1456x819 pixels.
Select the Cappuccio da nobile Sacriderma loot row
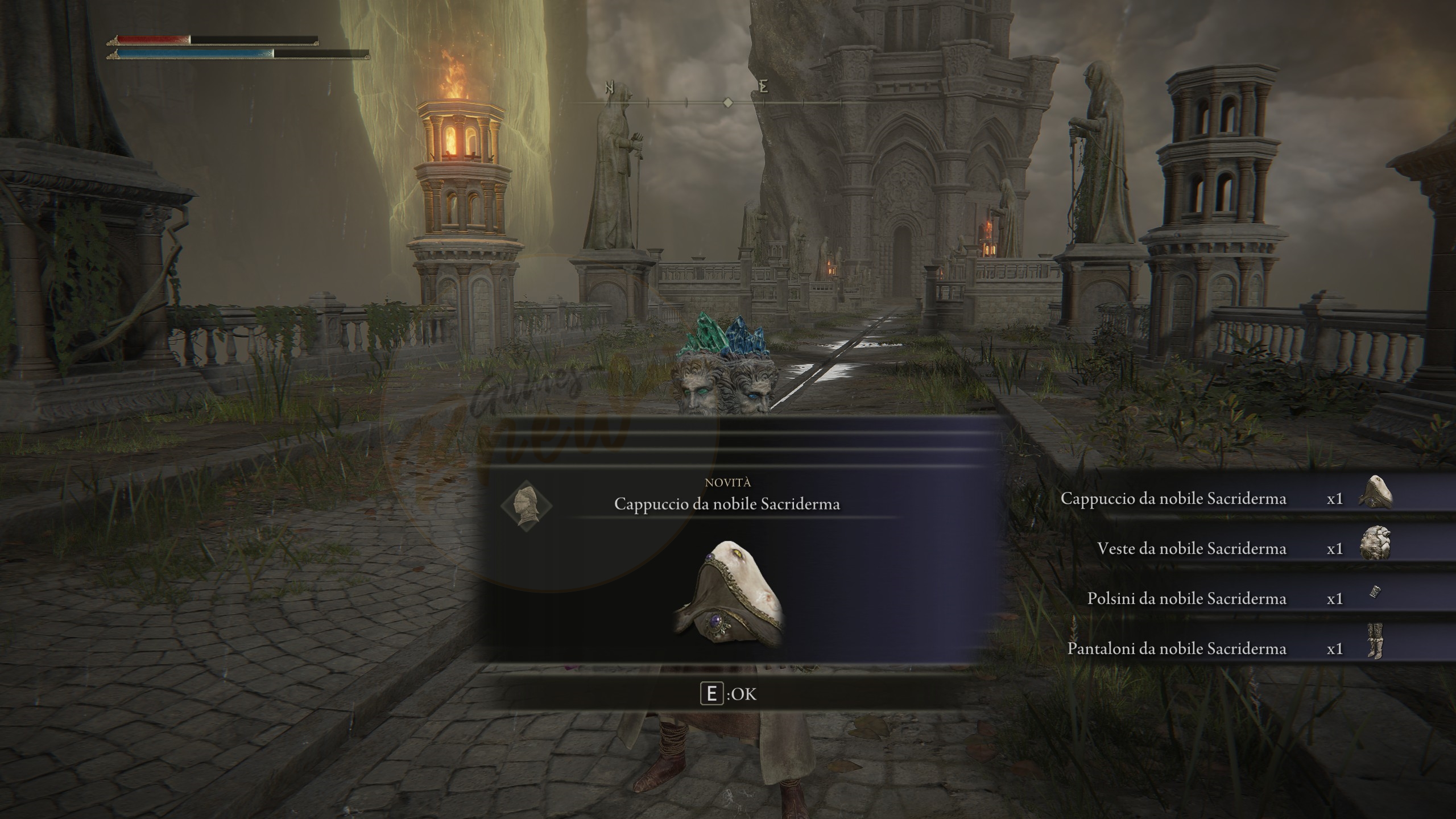[x=1223, y=499]
